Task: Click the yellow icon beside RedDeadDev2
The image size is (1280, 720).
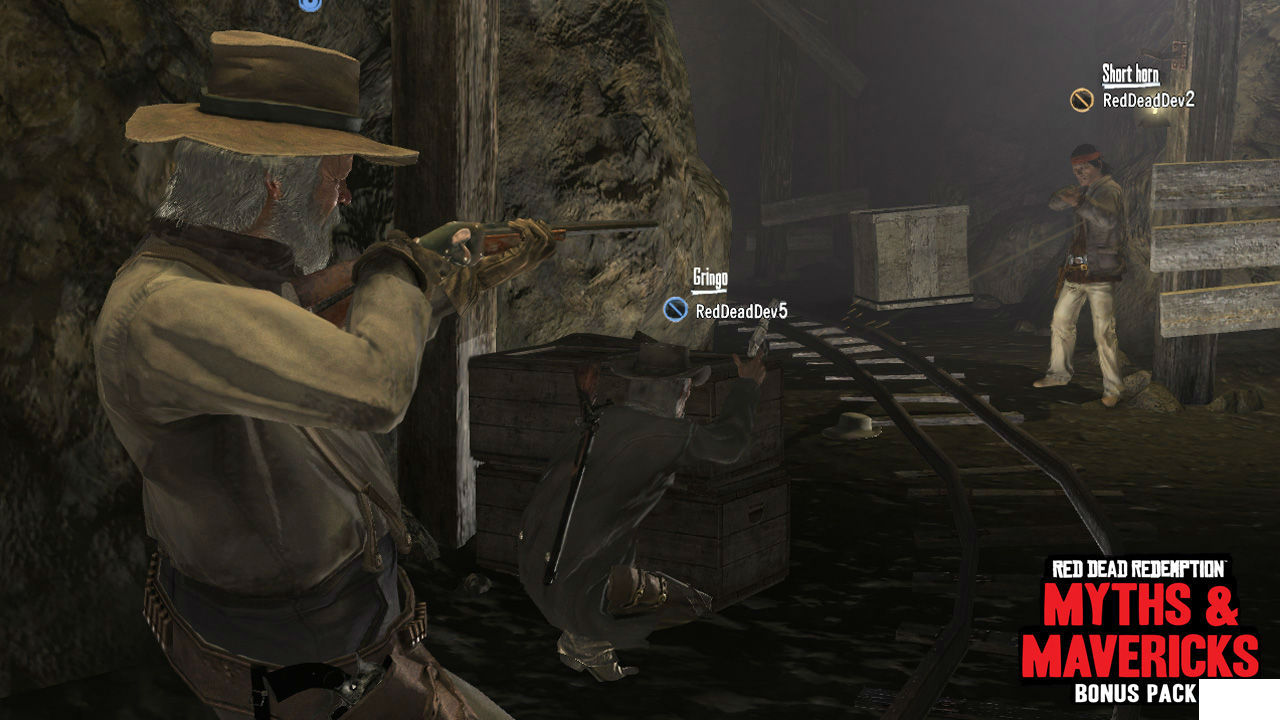Action: pyautogui.click(x=1081, y=100)
